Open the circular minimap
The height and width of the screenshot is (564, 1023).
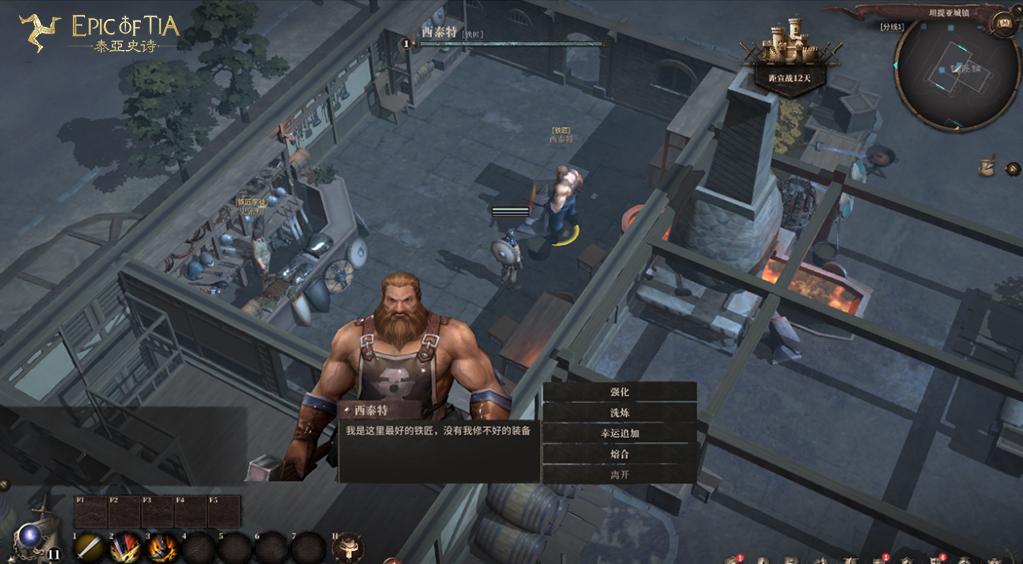(x=956, y=73)
